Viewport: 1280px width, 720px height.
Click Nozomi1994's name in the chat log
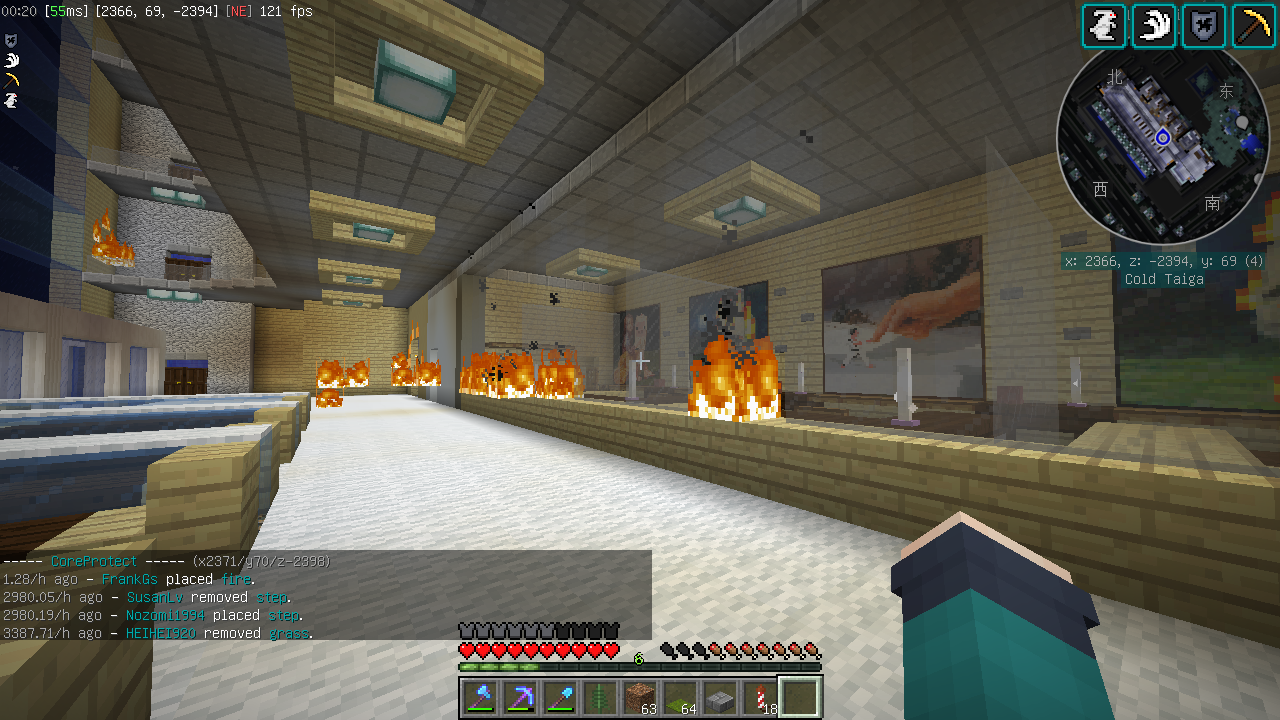(164, 615)
